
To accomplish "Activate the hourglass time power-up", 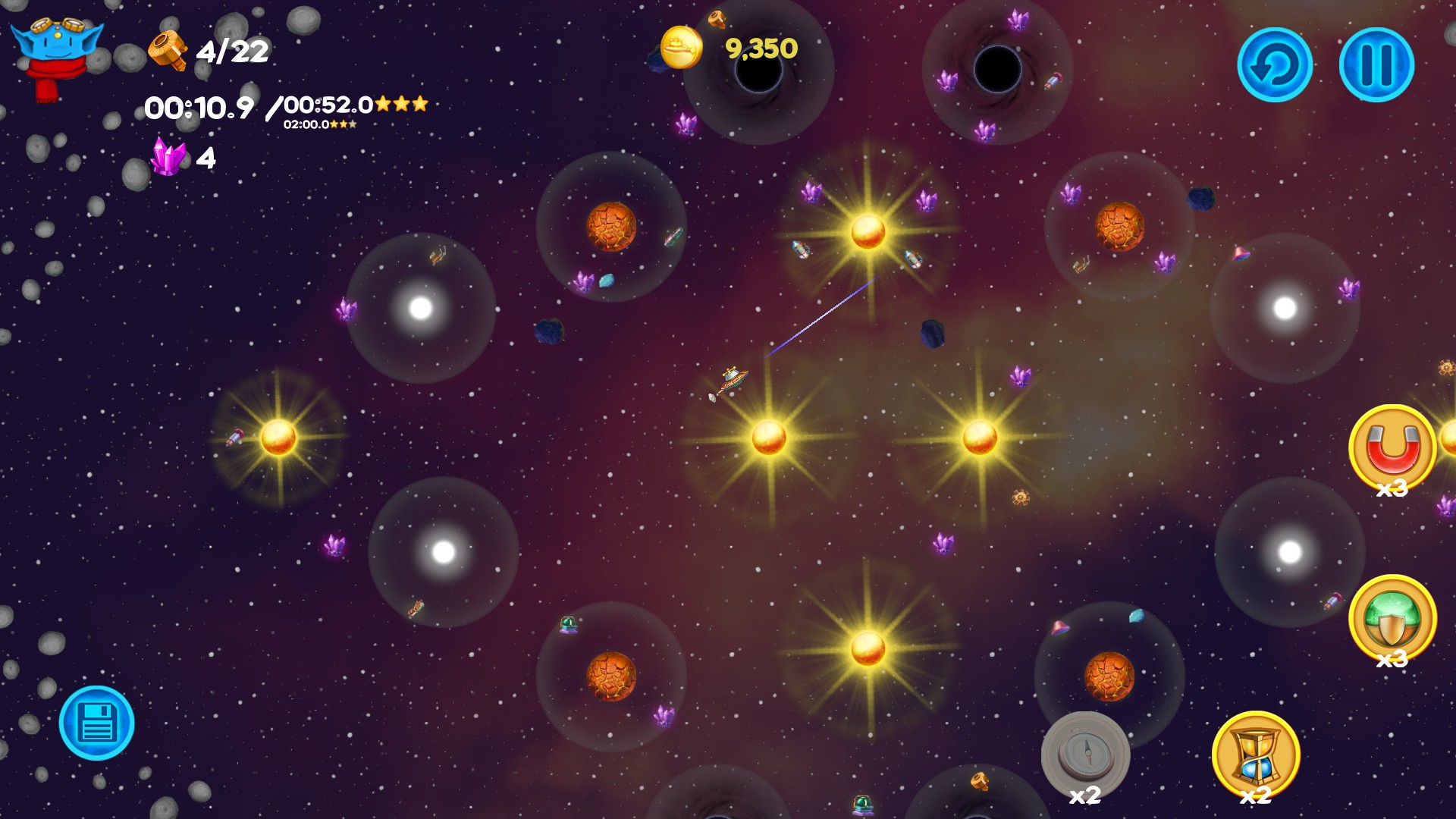I will coord(1256,755).
